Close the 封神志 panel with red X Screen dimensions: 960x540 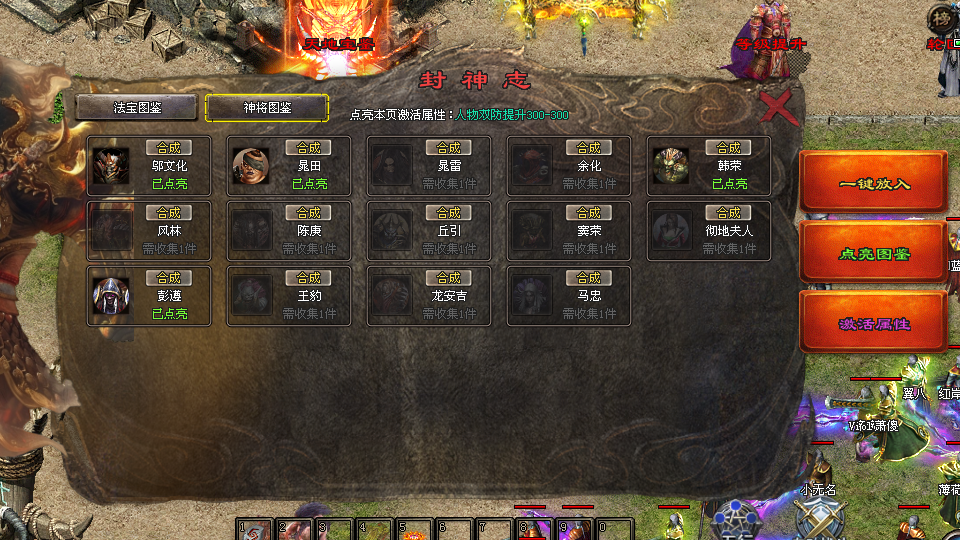click(x=777, y=106)
